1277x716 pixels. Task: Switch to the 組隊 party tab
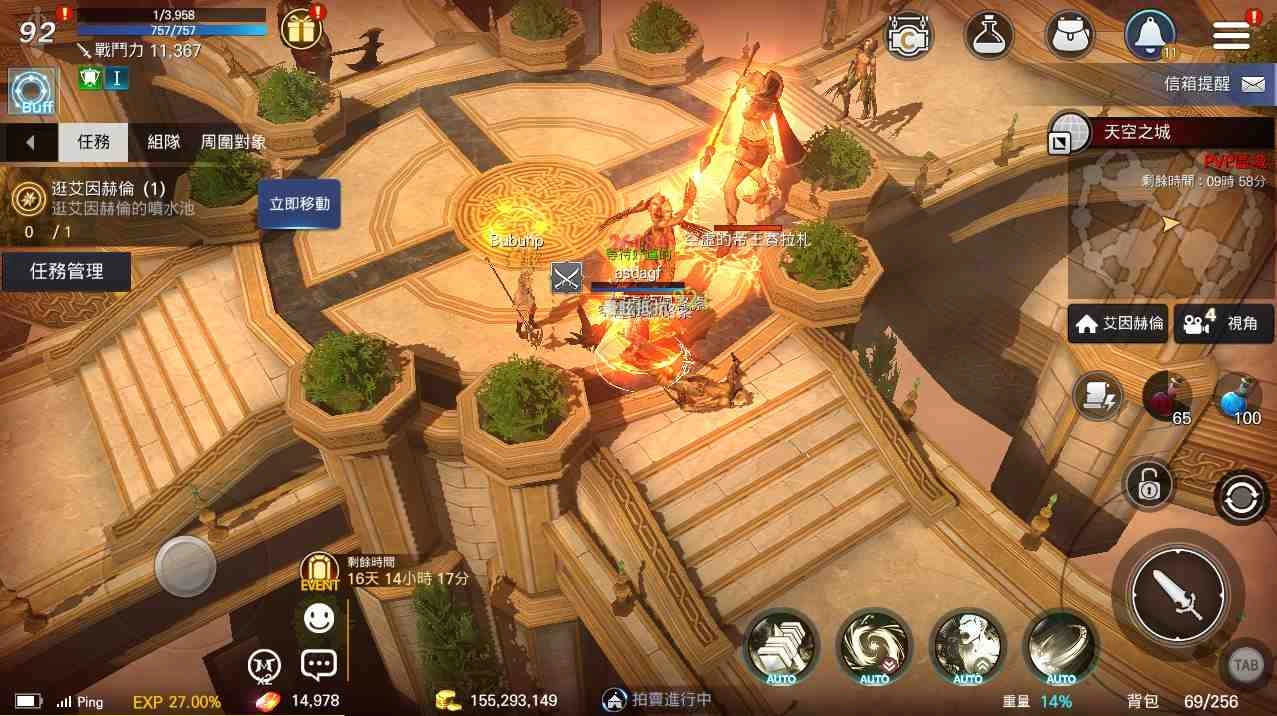tap(164, 142)
